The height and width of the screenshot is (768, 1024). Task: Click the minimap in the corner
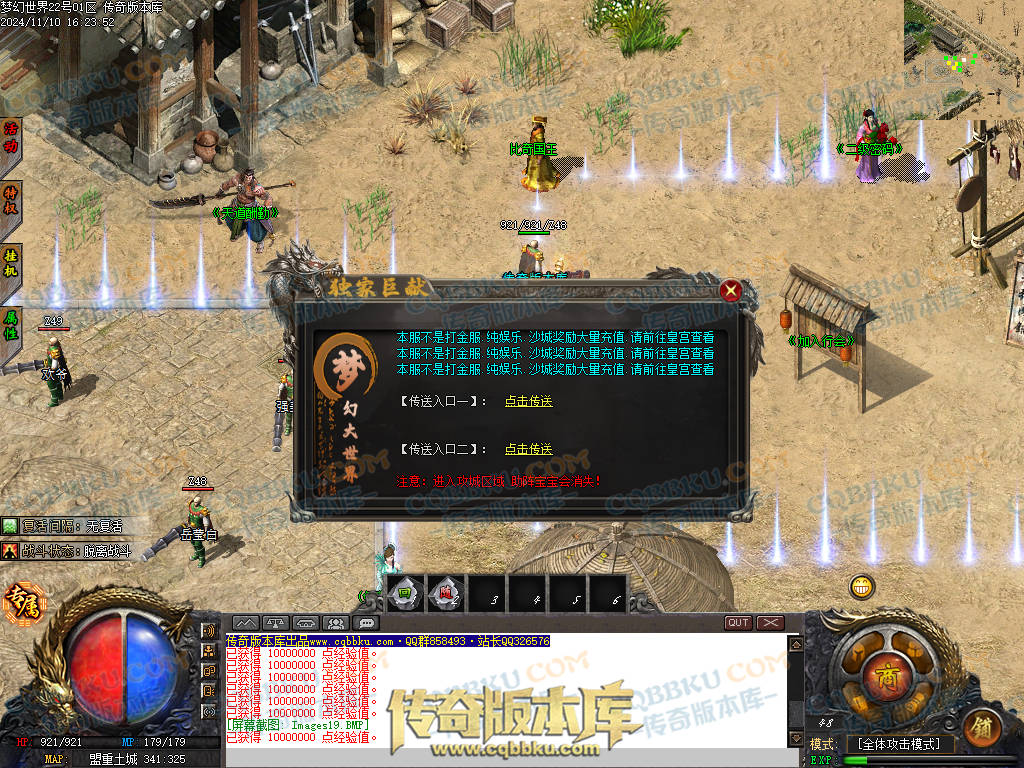point(963,58)
